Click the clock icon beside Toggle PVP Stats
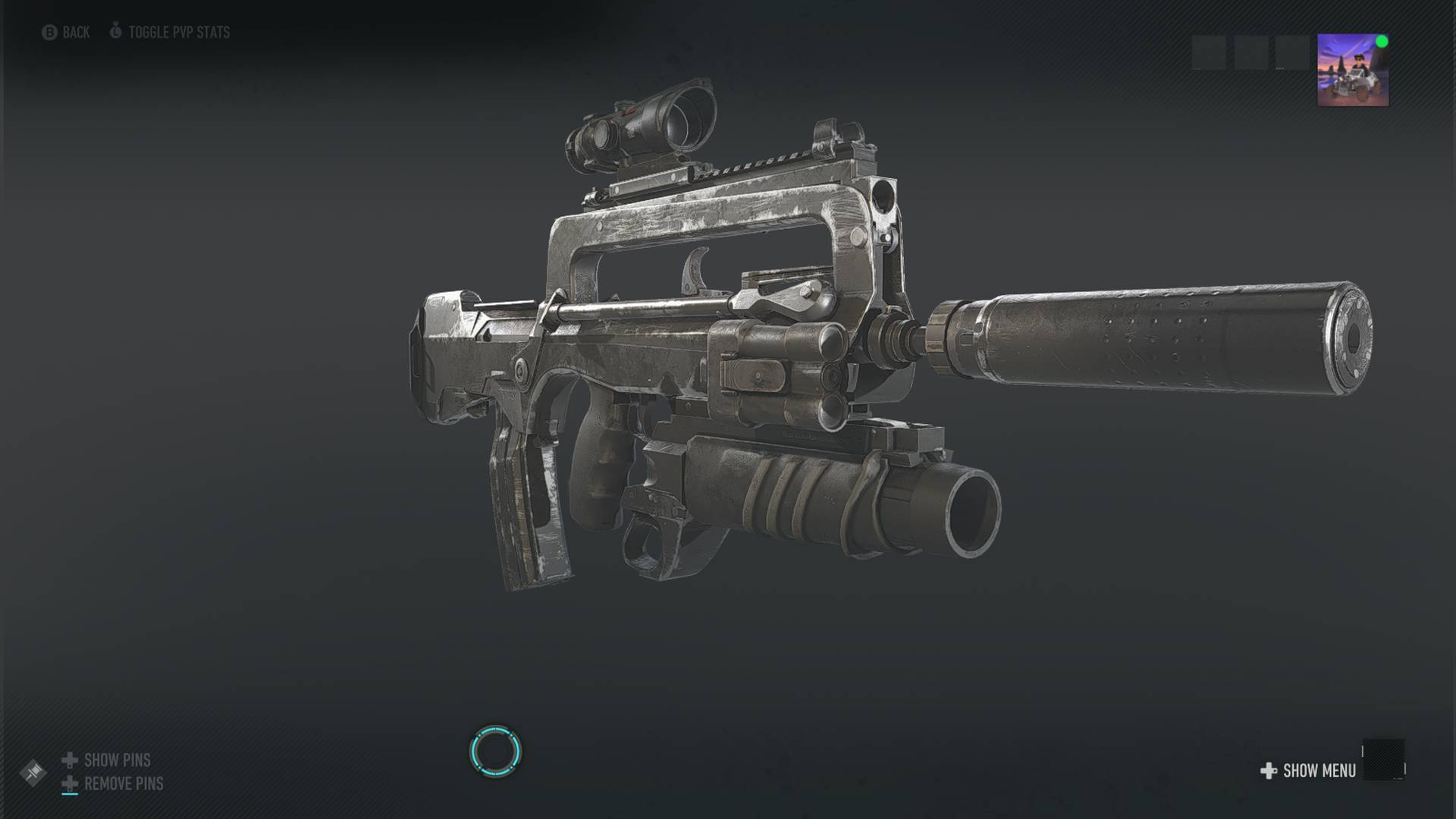 click(x=116, y=33)
